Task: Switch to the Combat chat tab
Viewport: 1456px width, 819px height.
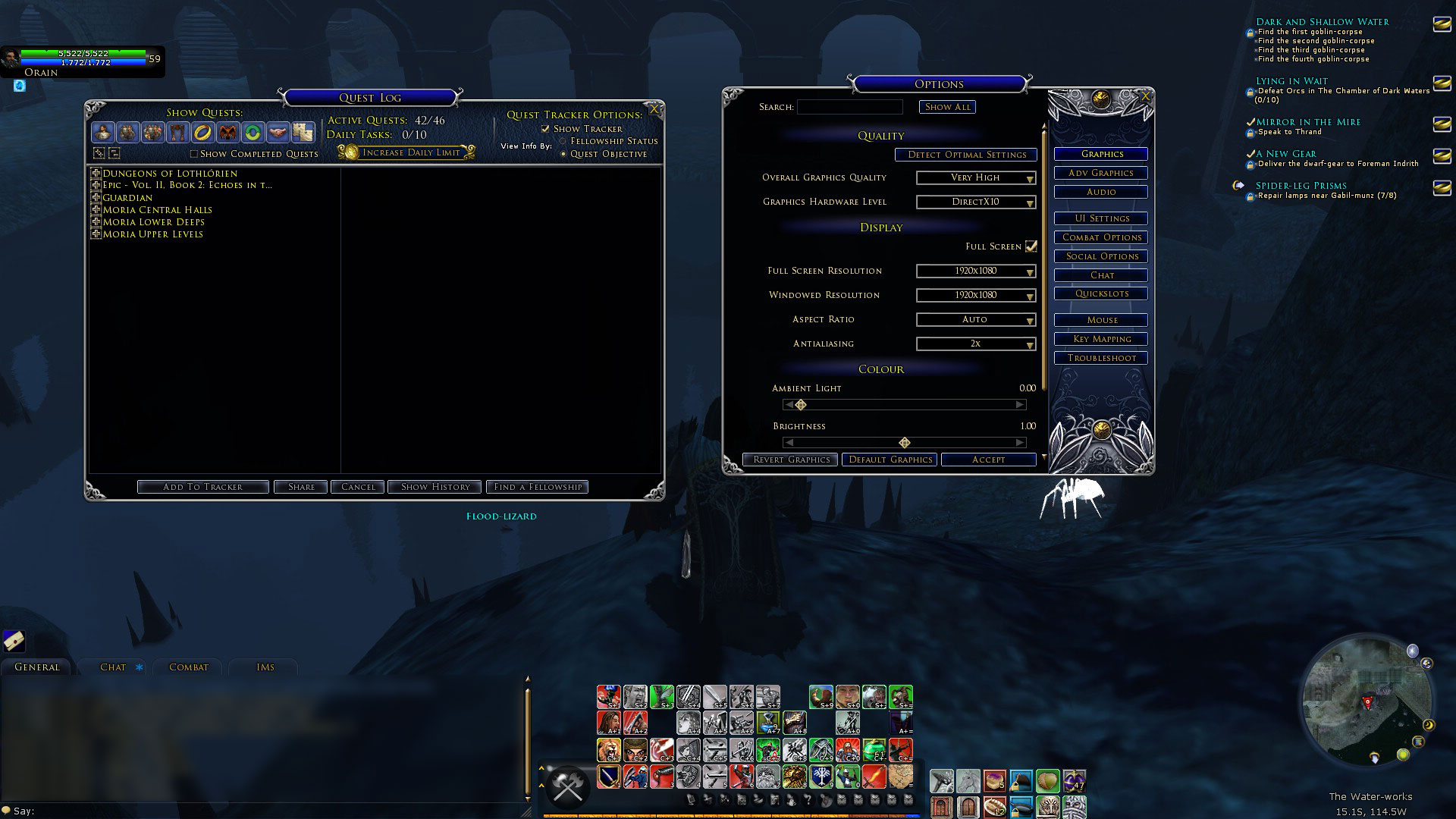Action: pos(188,667)
